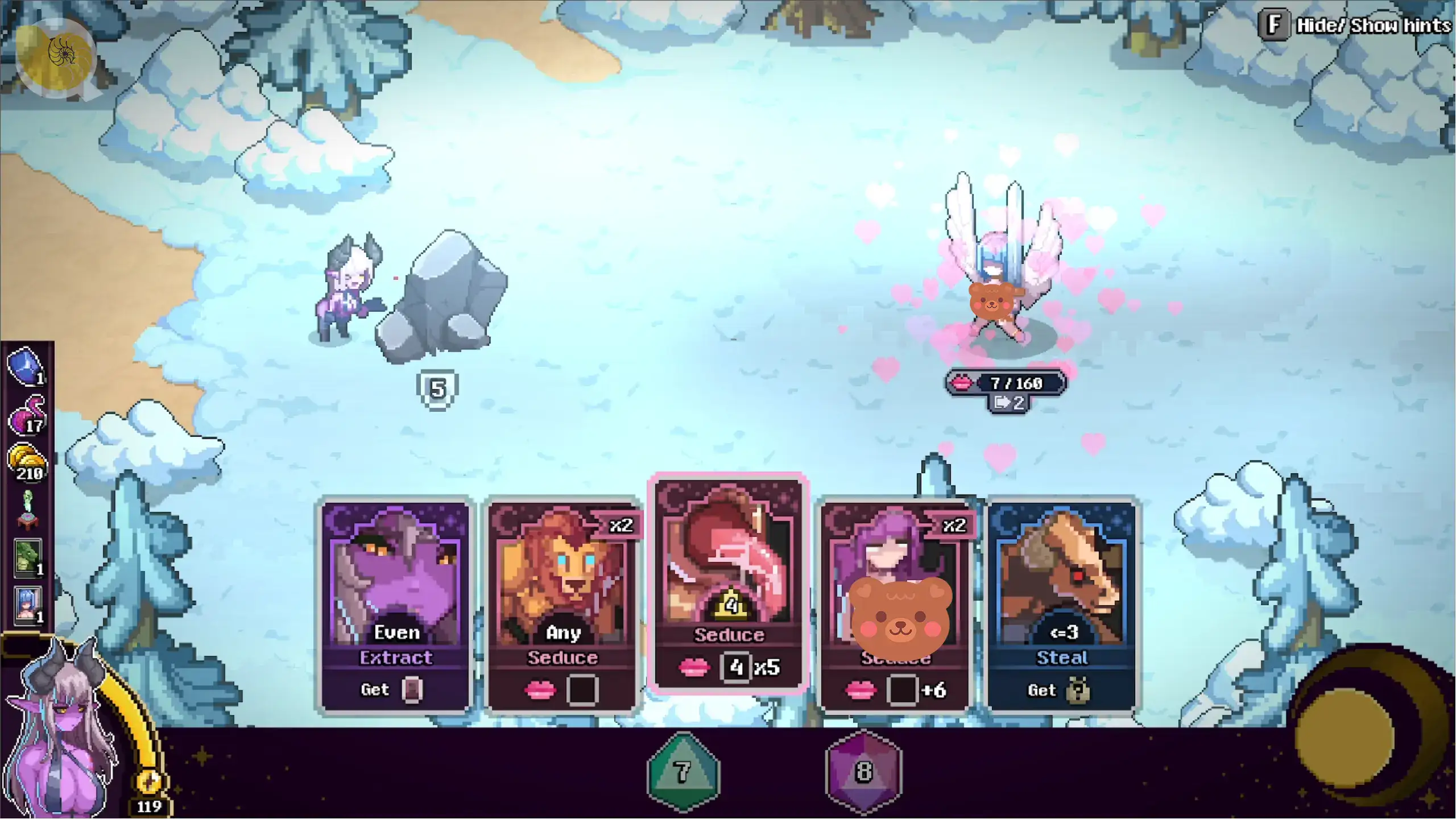Select the Even Extract card
This screenshot has width=1456, height=819.
click(396, 606)
